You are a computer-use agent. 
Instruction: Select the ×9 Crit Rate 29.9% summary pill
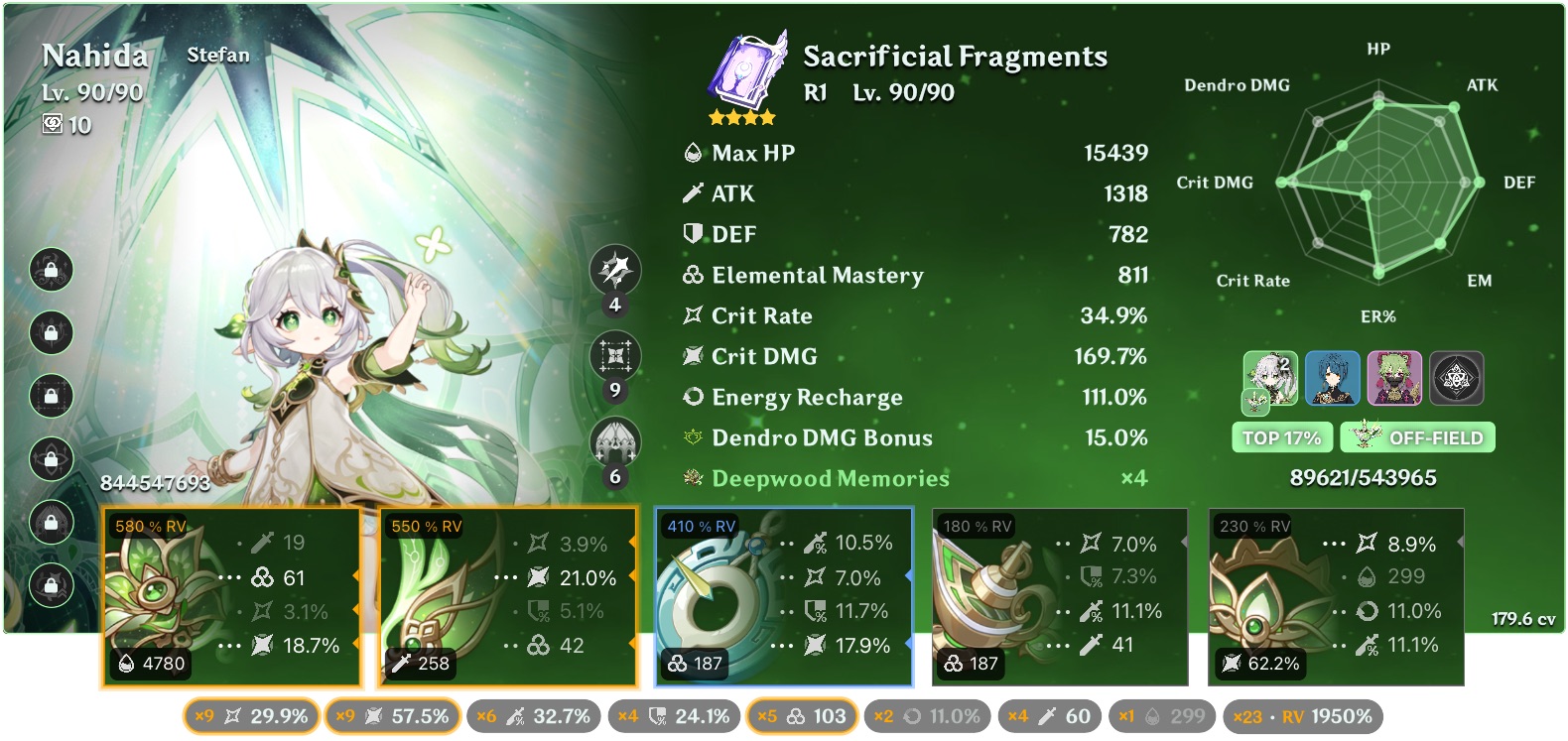(x=251, y=715)
